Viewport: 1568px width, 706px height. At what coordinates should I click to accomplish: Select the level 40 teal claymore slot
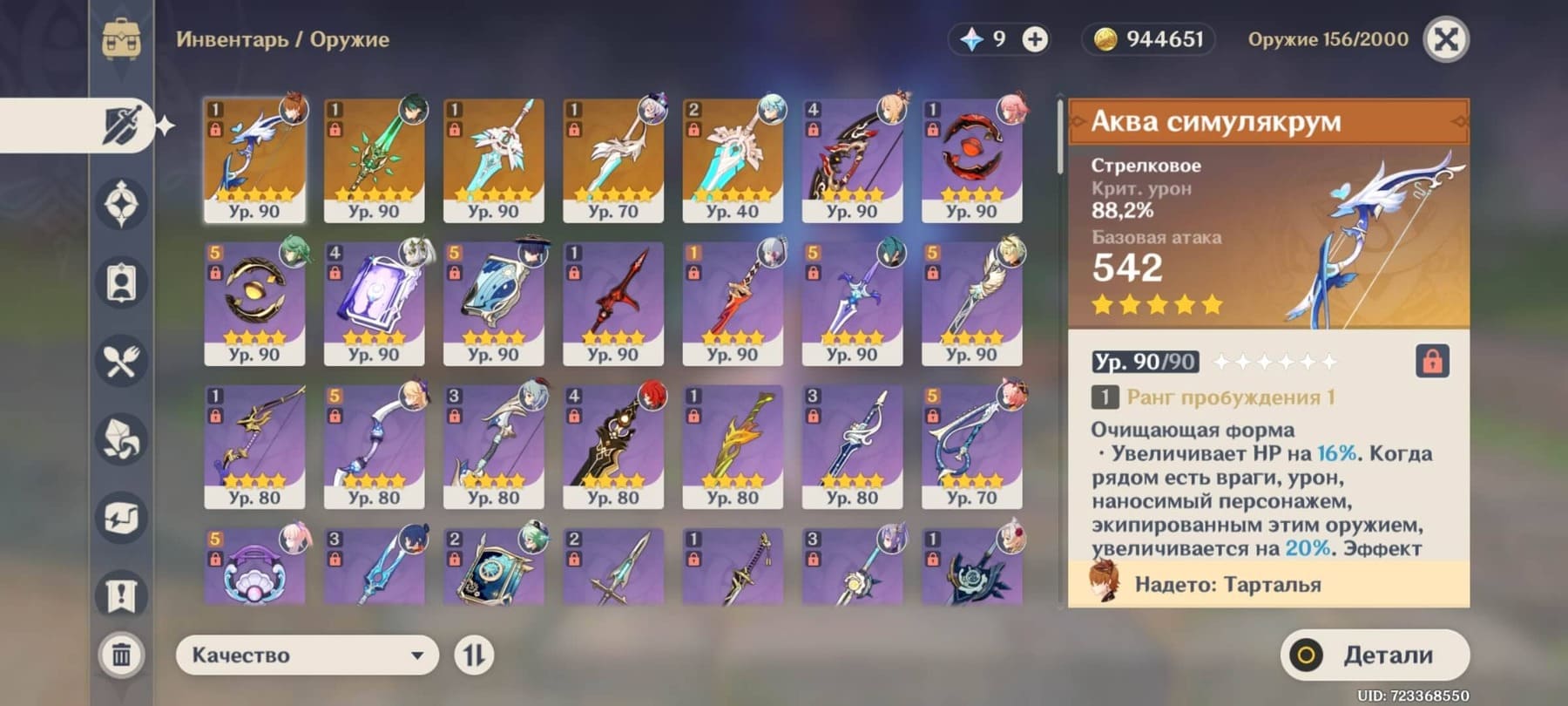[733, 160]
